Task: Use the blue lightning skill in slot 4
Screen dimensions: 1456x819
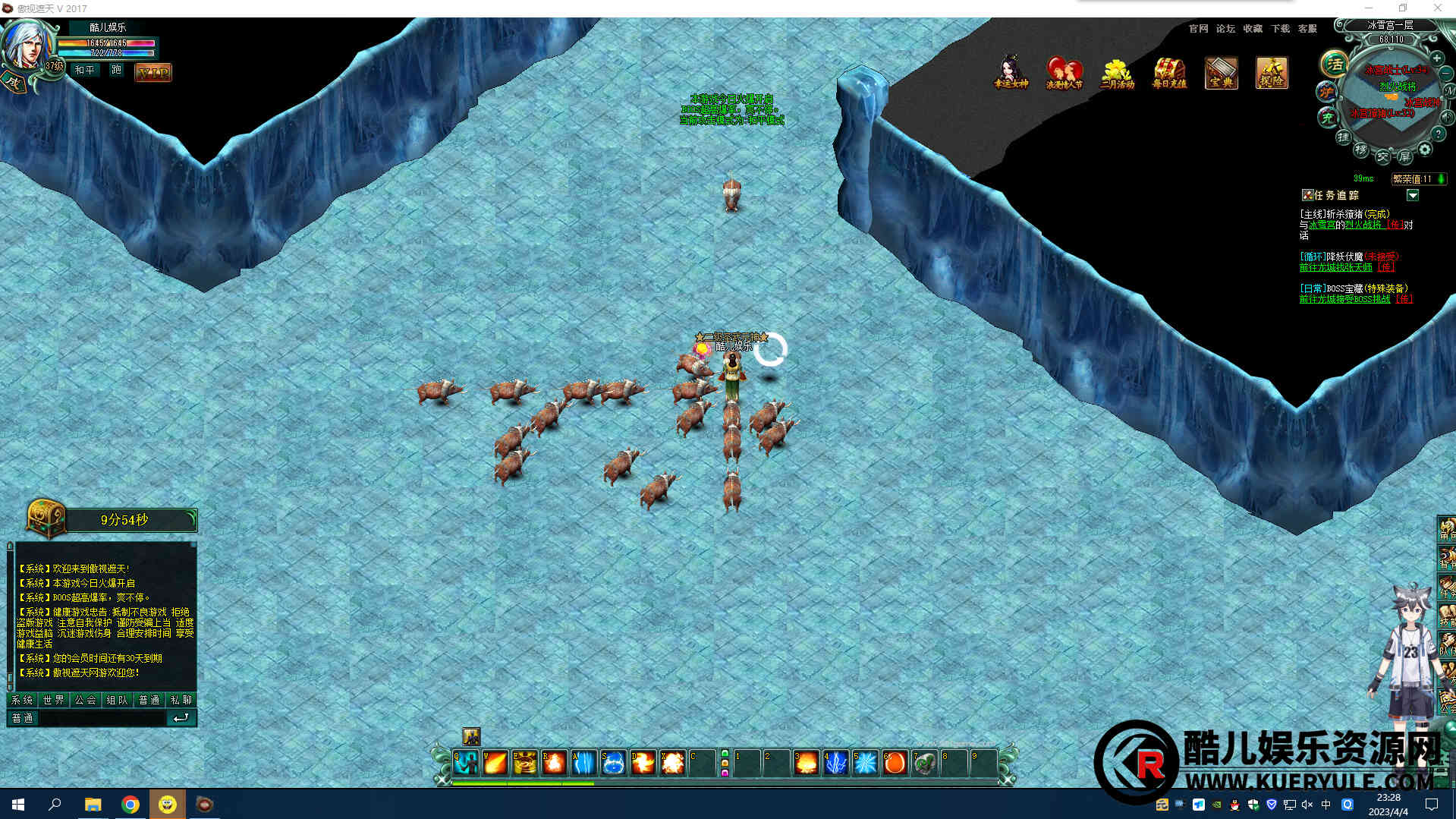Action: tap(835, 762)
